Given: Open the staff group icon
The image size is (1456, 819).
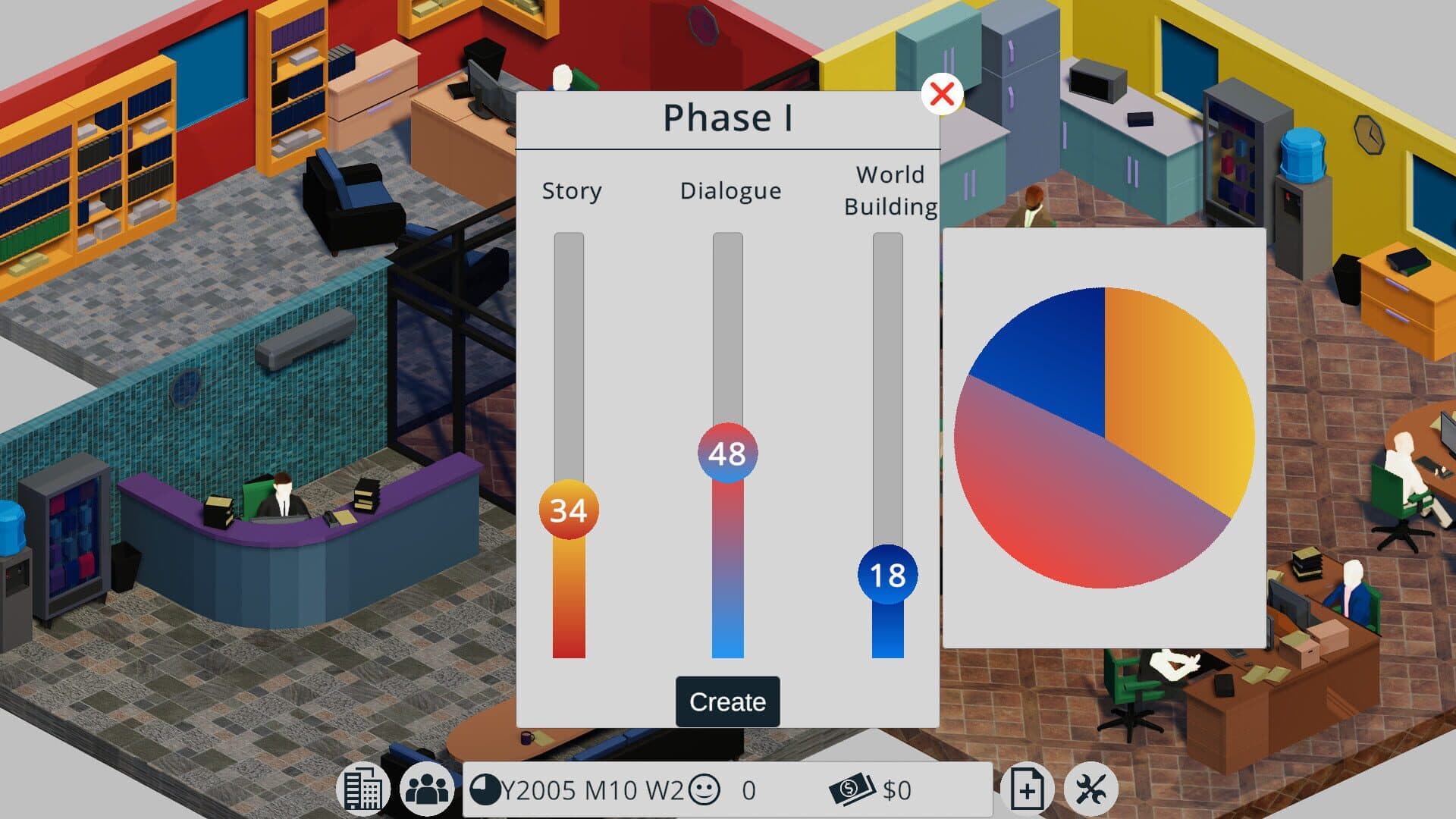Looking at the screenshot, I should pos(427,789).
